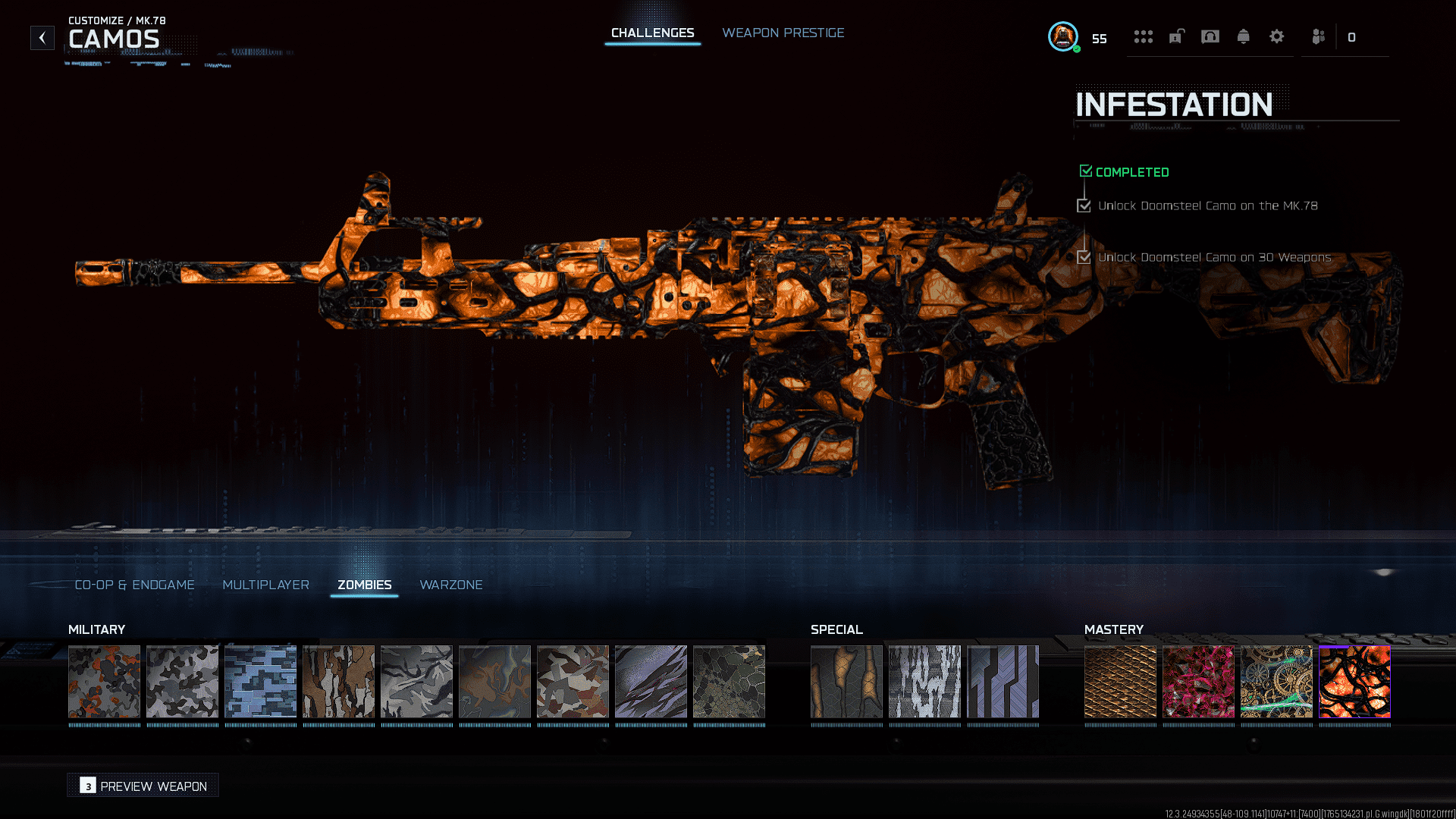Switch to Multiplayer camos
This screenshot has width=1456, height=819.
coord(265,585)
